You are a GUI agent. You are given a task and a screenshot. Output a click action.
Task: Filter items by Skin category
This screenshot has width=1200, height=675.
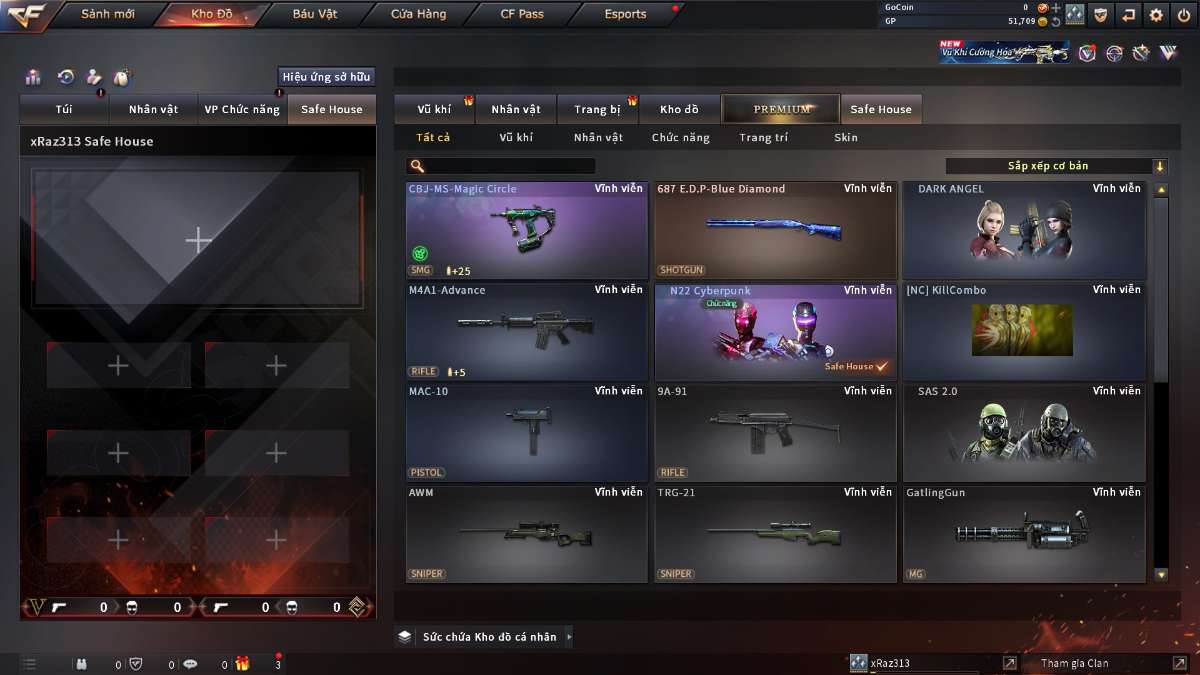[845, 138]
